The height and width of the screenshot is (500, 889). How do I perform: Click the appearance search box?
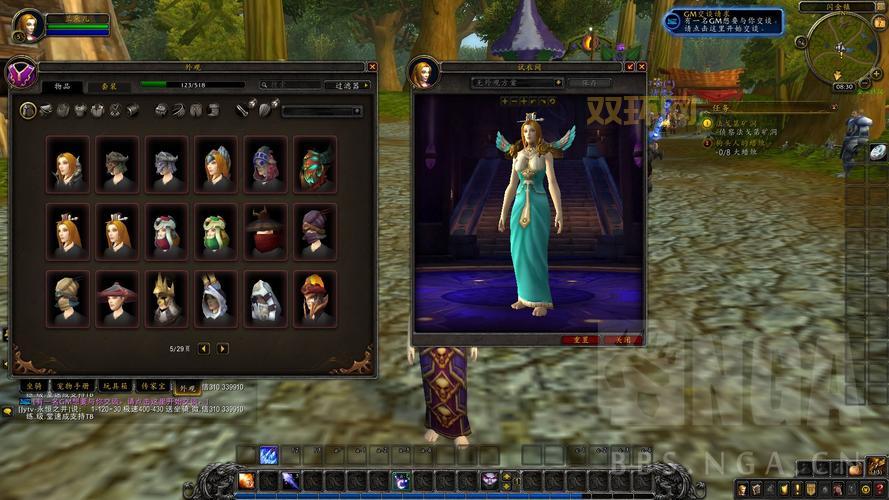292,86
